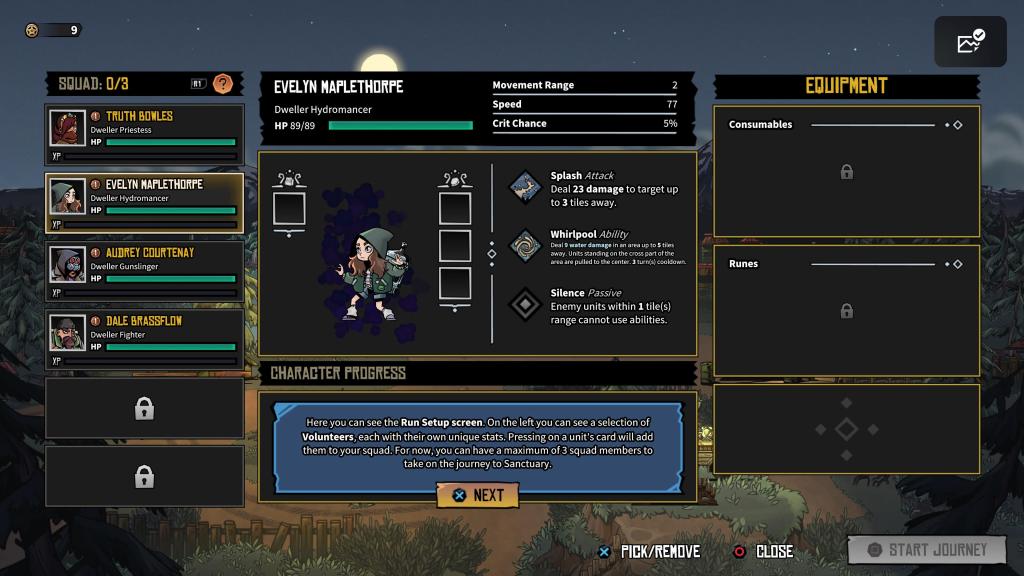The image size is (1024, 576).
Task: Close the run setup screen
Action: pos(765,551)
